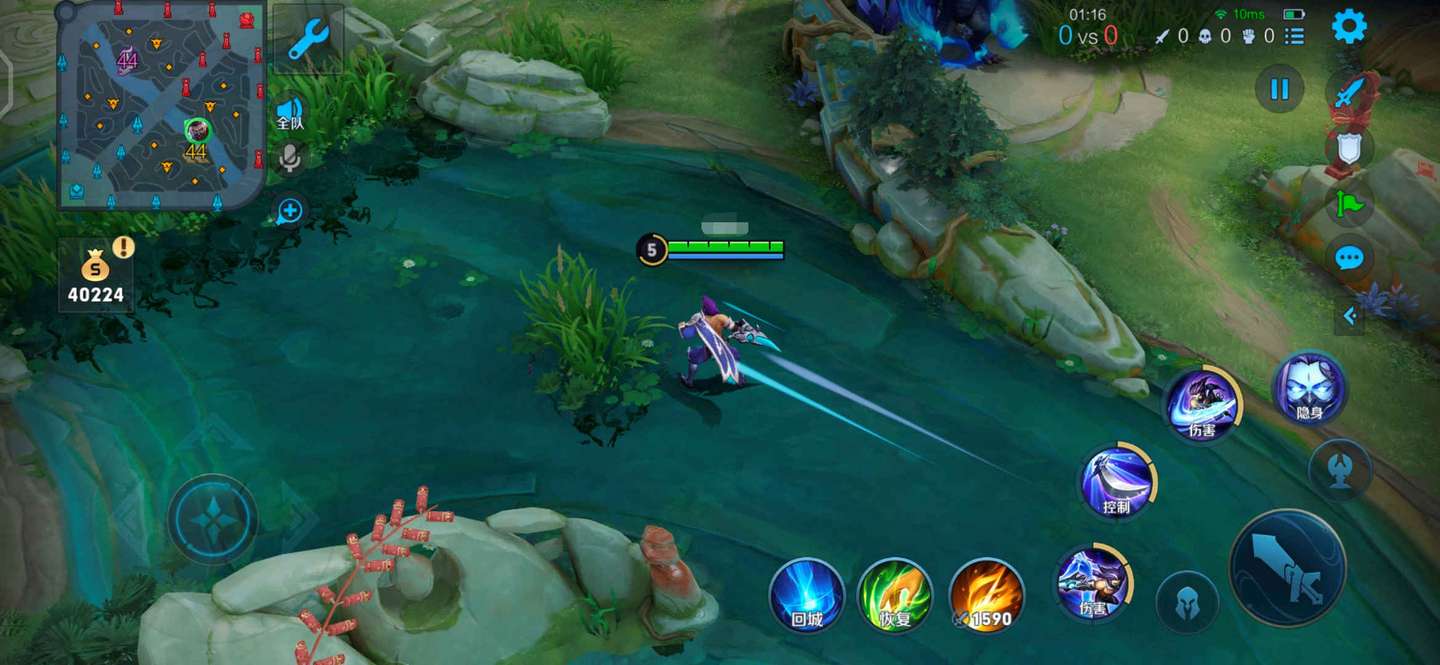This screenshot has height=665, width=1440.
Task: Open the blue wrench tool button
Action: pos(308,39)
